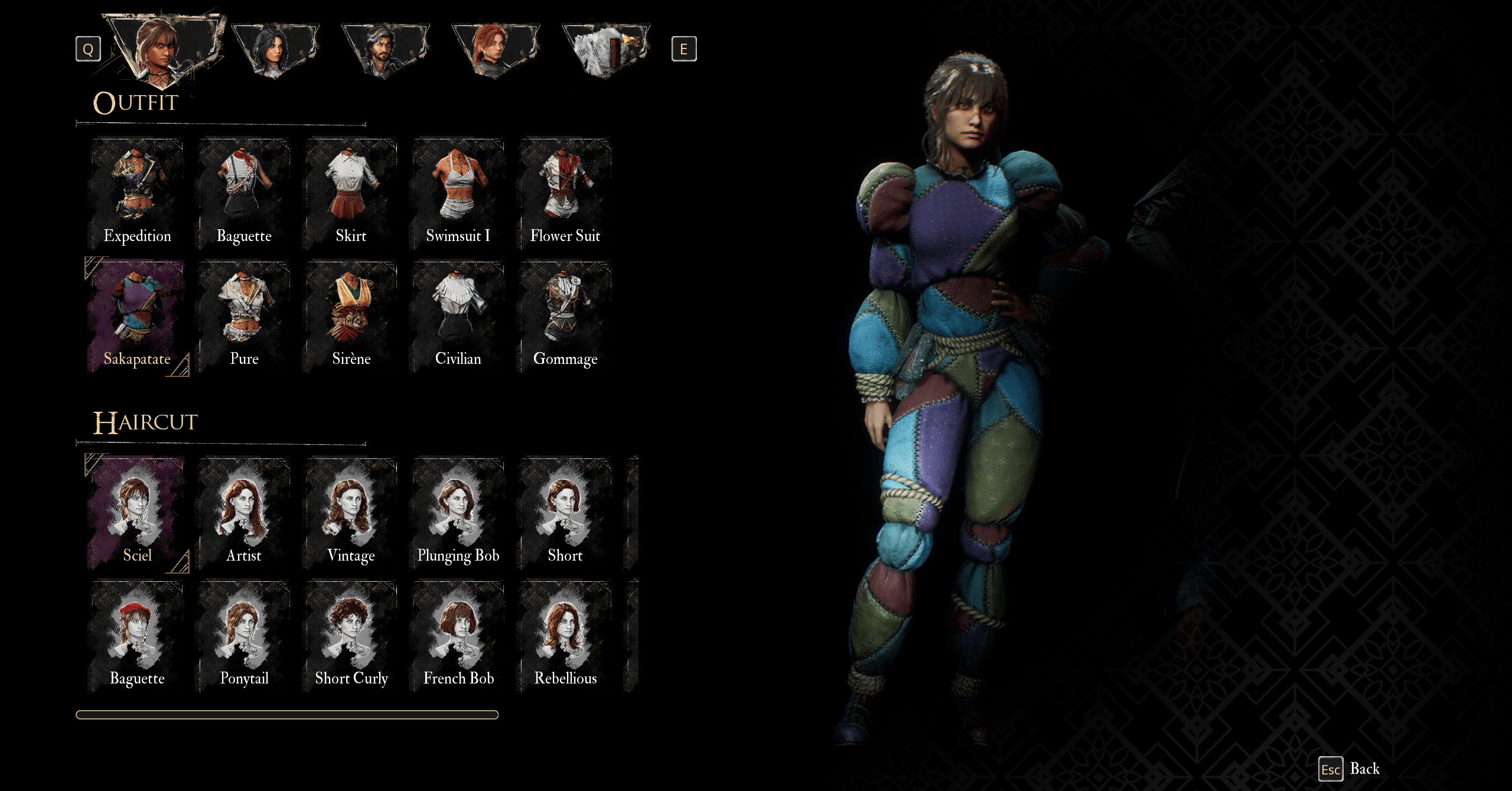The width and height of the screenshot is (1512, 791).
Task: Select the Baguette haircut with red beret
Action: [x=136, y=636]
